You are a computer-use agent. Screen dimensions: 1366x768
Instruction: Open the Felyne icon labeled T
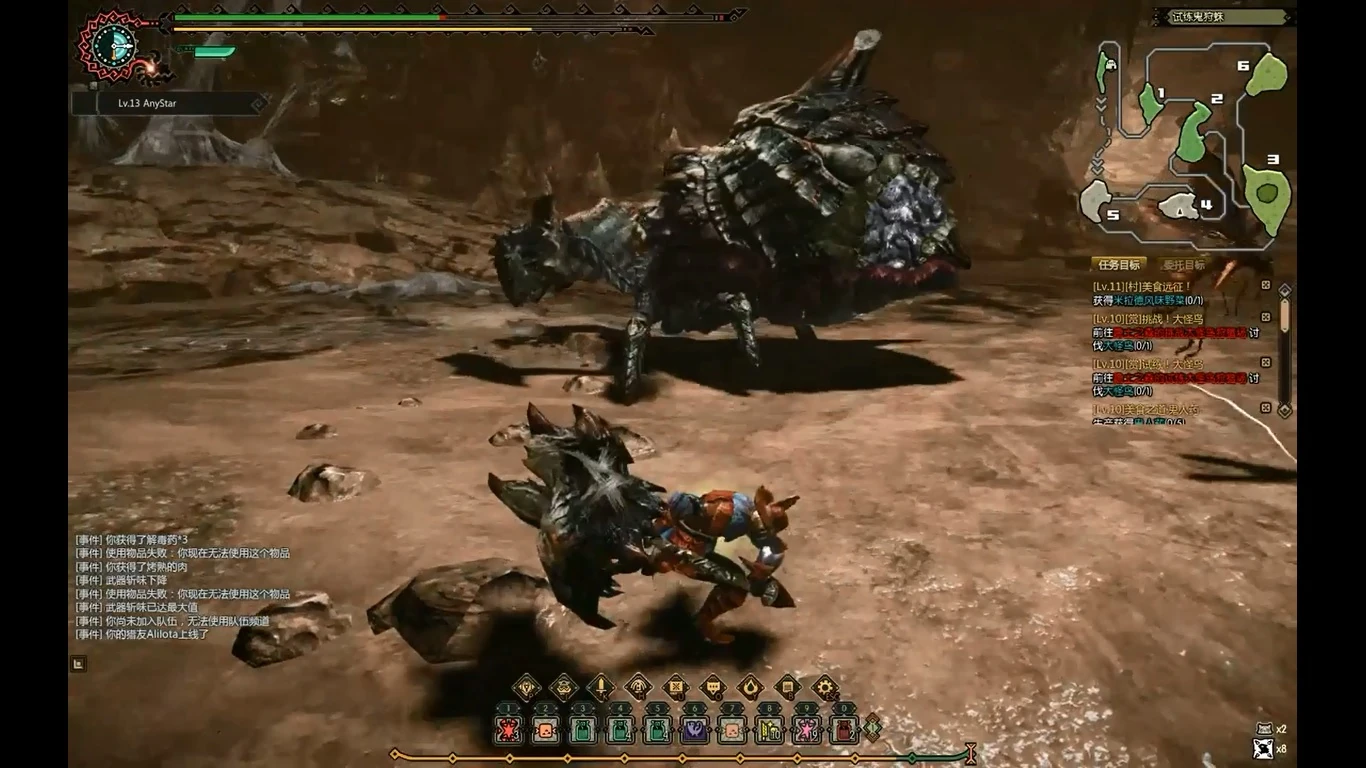(x=564, y=686)
